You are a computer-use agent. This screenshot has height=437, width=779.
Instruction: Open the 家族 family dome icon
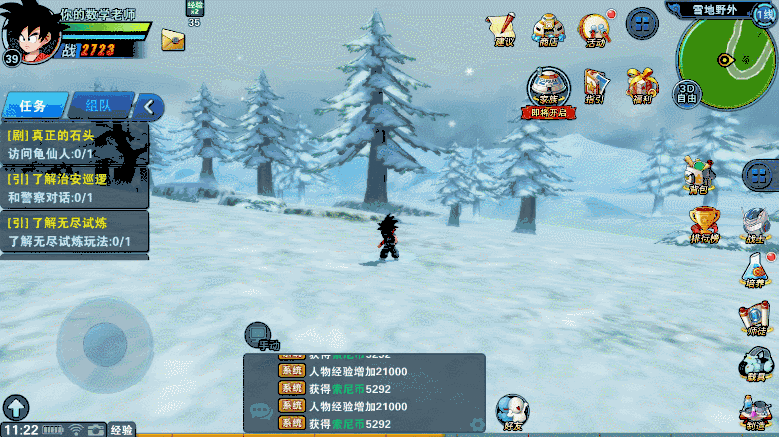pos(547,88)
